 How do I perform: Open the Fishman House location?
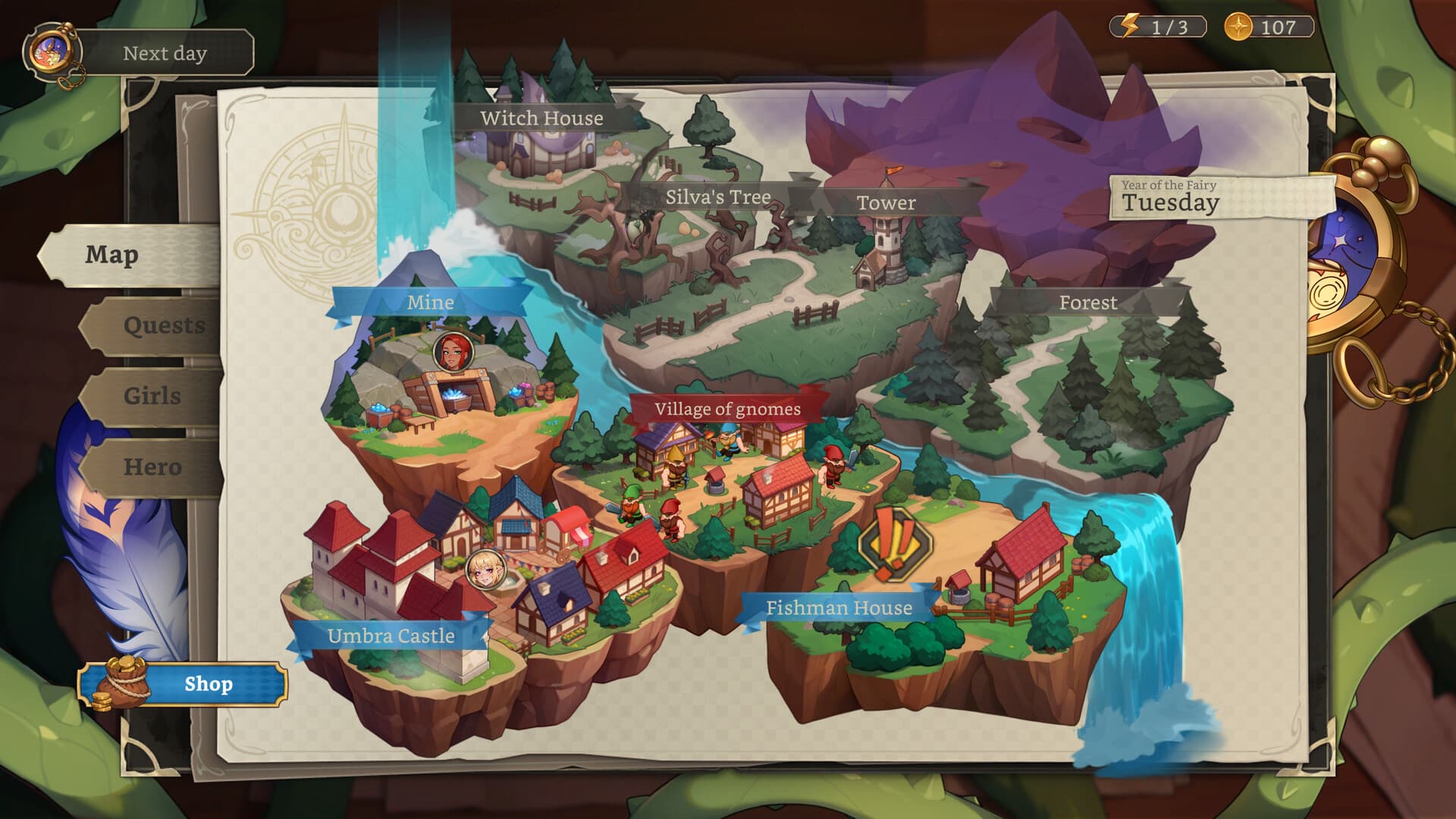click(839, 608)
